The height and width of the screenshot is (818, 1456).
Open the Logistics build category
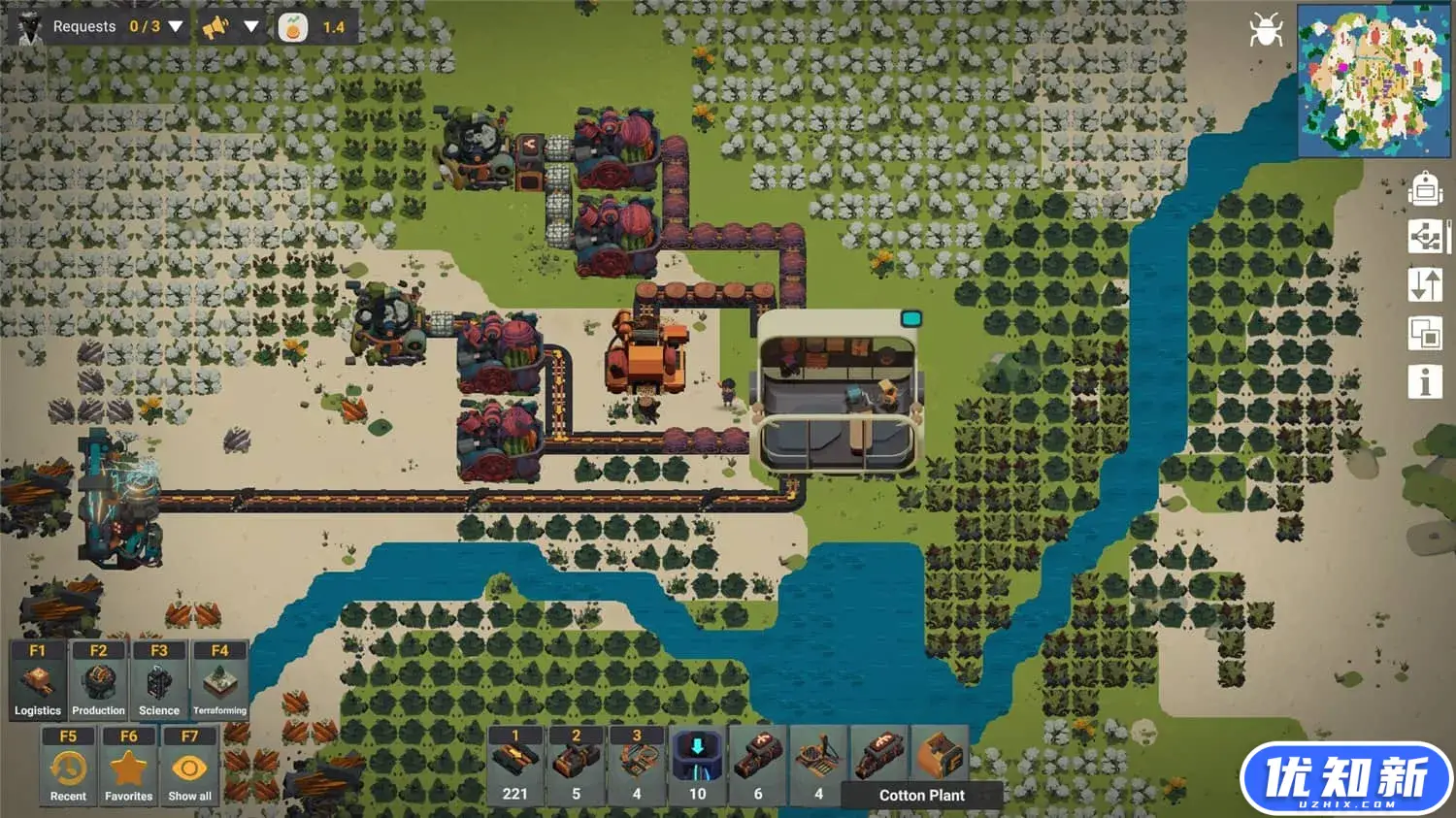[38, 680]
